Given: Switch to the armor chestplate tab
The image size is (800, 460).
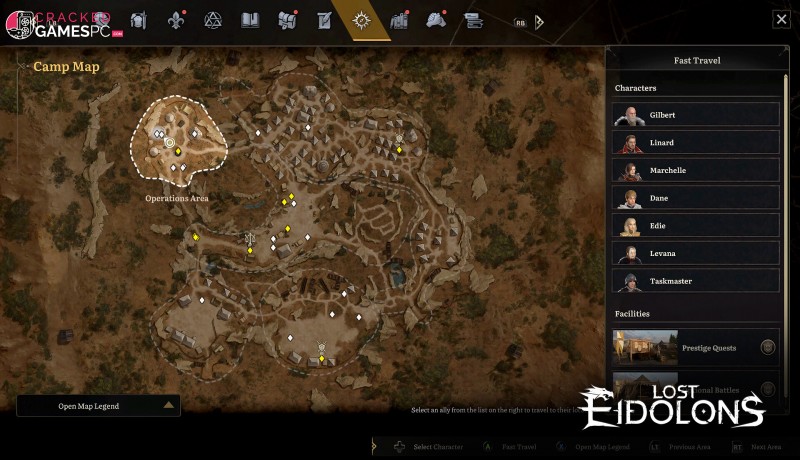Looking at the screenshot, I should pyautogui.click(x=139, y=20).
